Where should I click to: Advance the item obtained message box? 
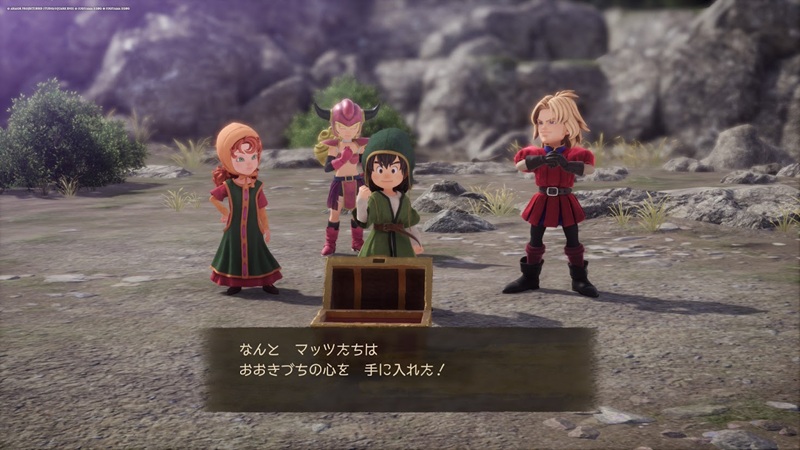(x=400, y=368)
